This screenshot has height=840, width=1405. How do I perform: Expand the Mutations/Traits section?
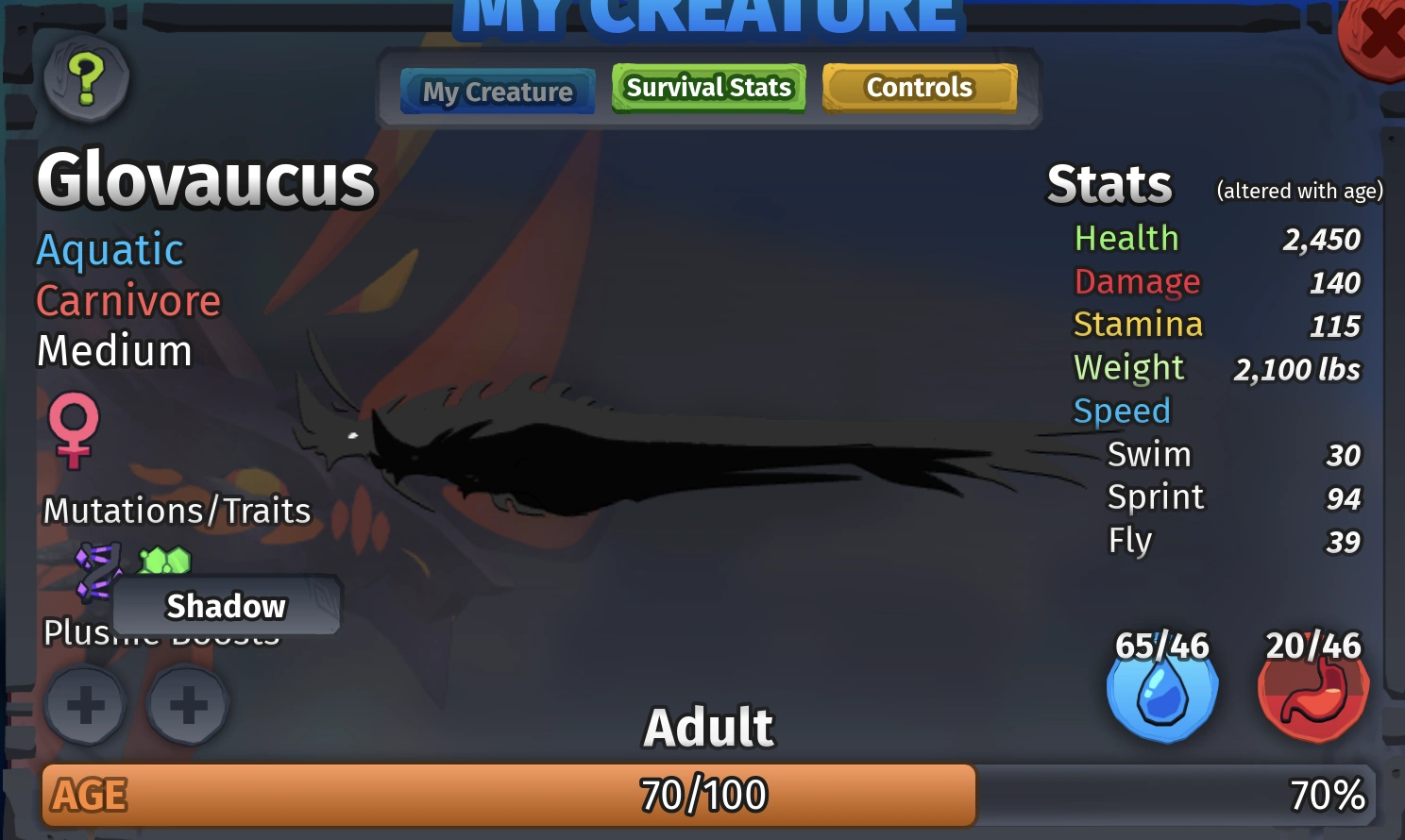click(x=177, y=510)
